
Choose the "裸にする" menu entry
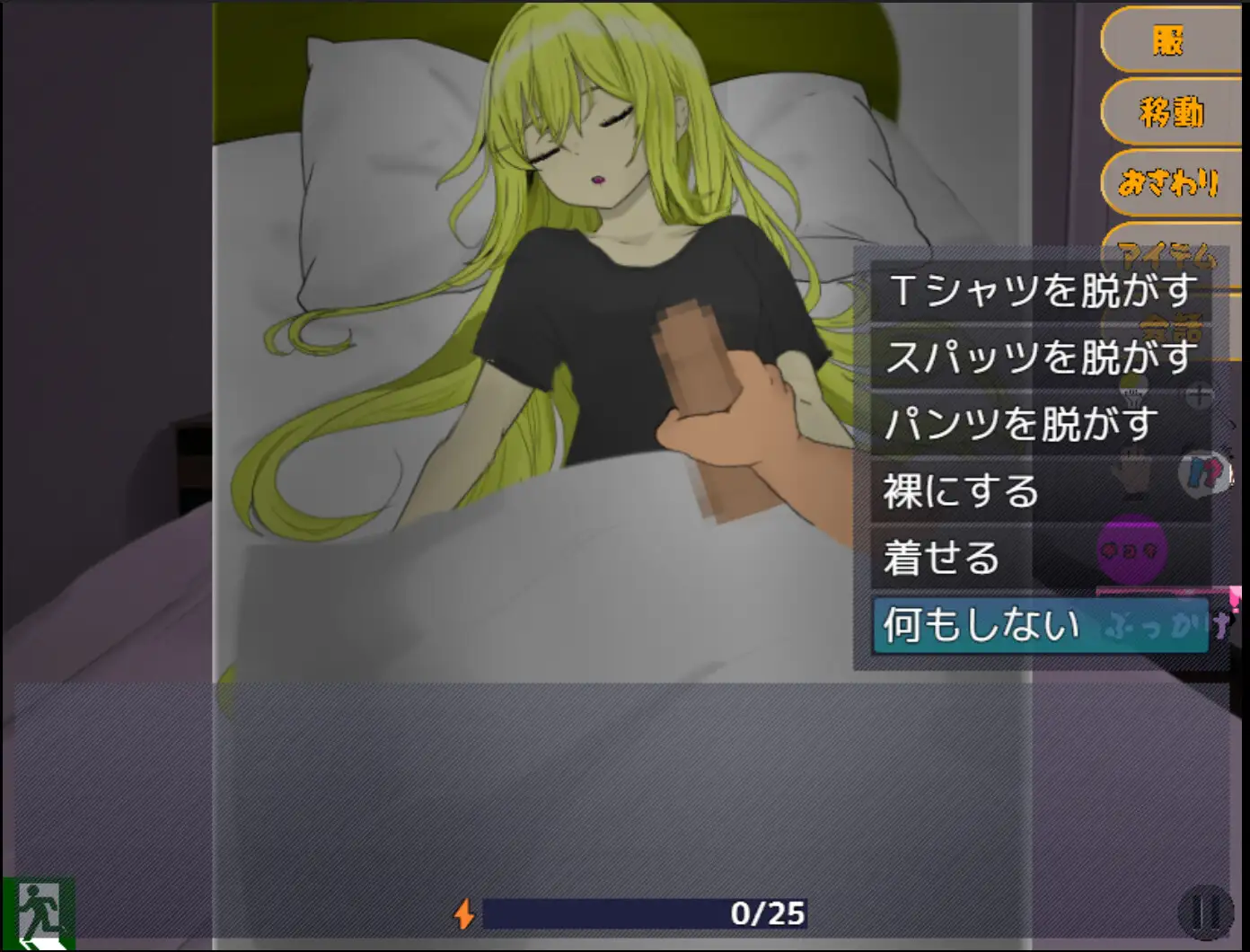(x=958, y=491)
